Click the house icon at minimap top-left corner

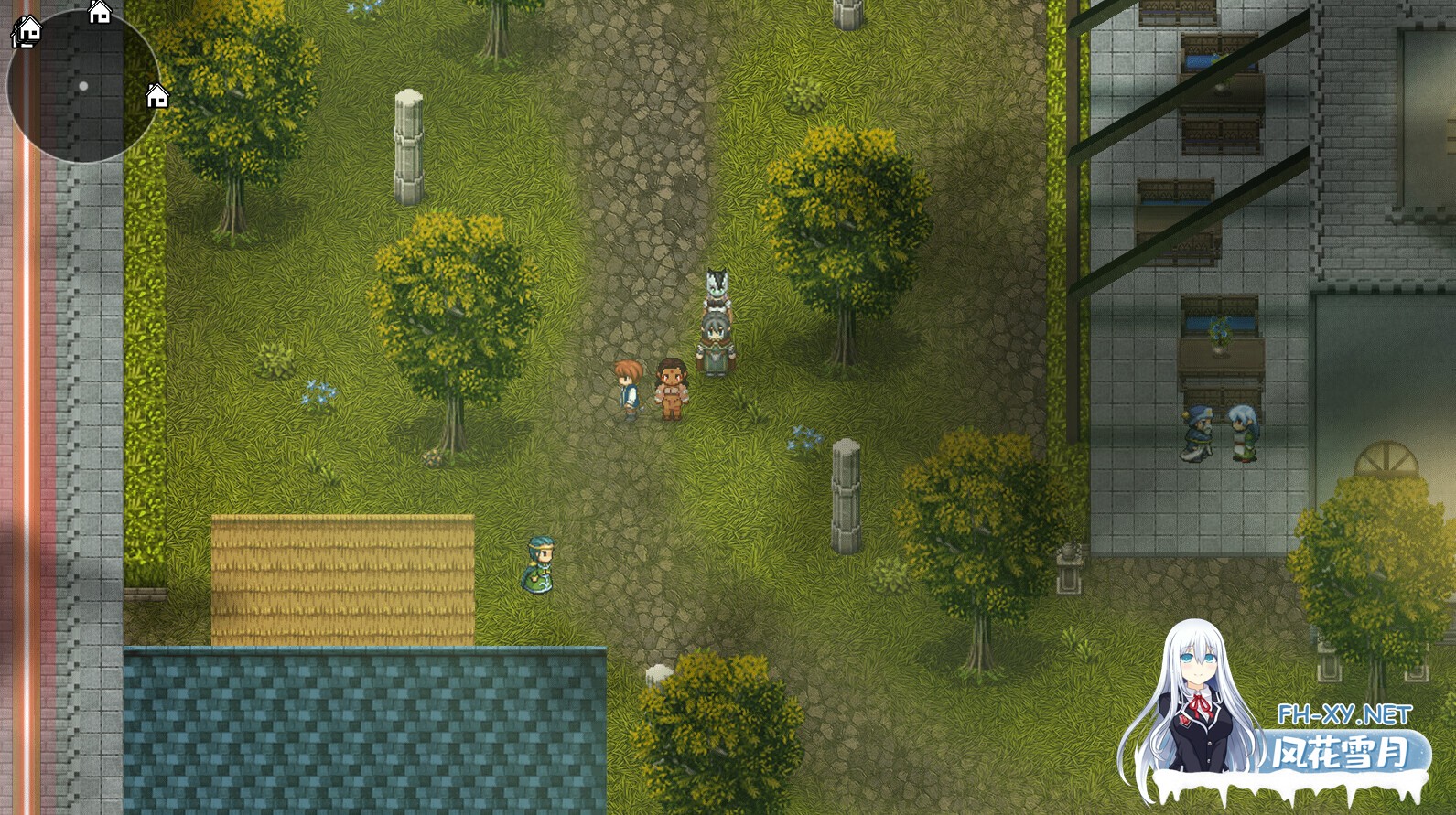[x=27, y=30]
